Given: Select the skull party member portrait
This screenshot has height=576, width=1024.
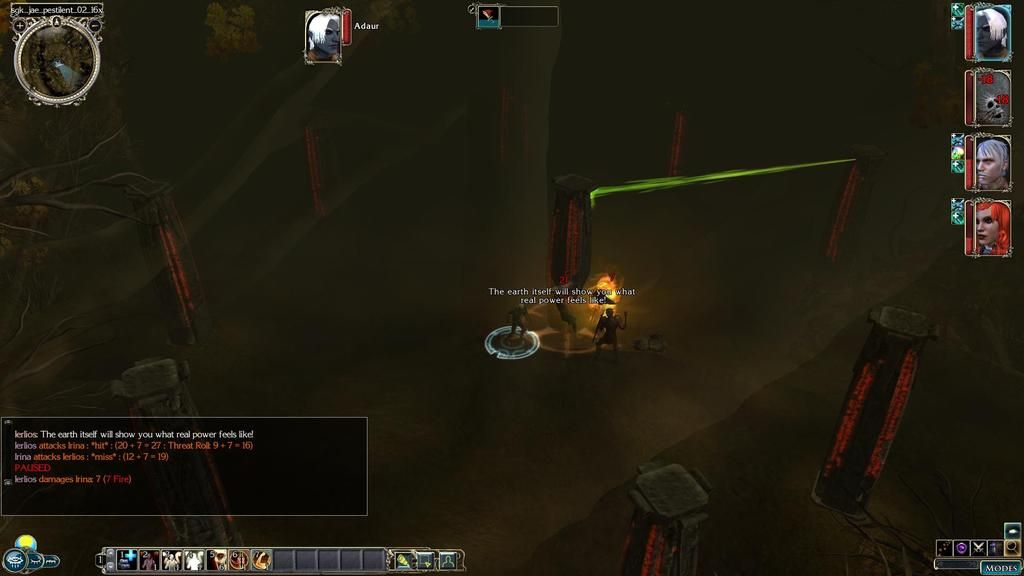Looking at the screenshot, I should point(990,98).
